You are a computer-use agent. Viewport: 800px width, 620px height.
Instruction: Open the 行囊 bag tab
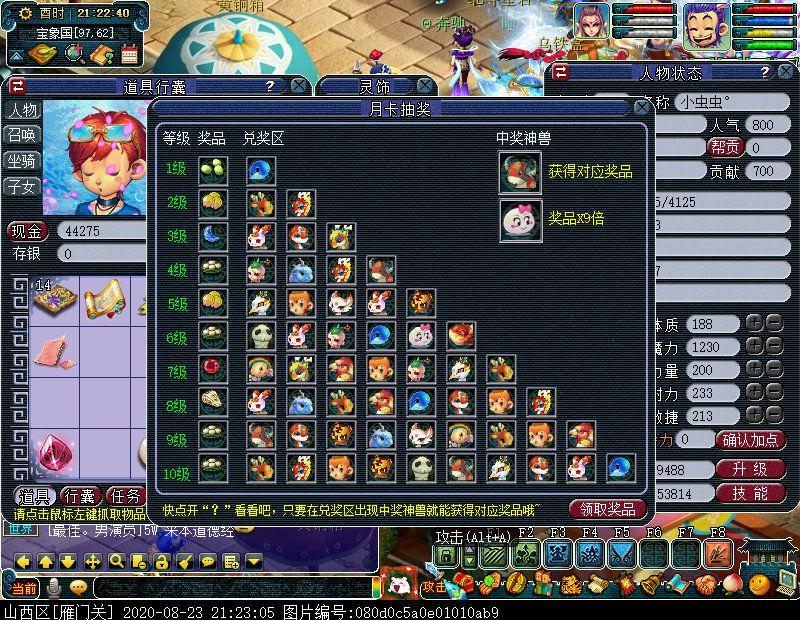(79, 496)
